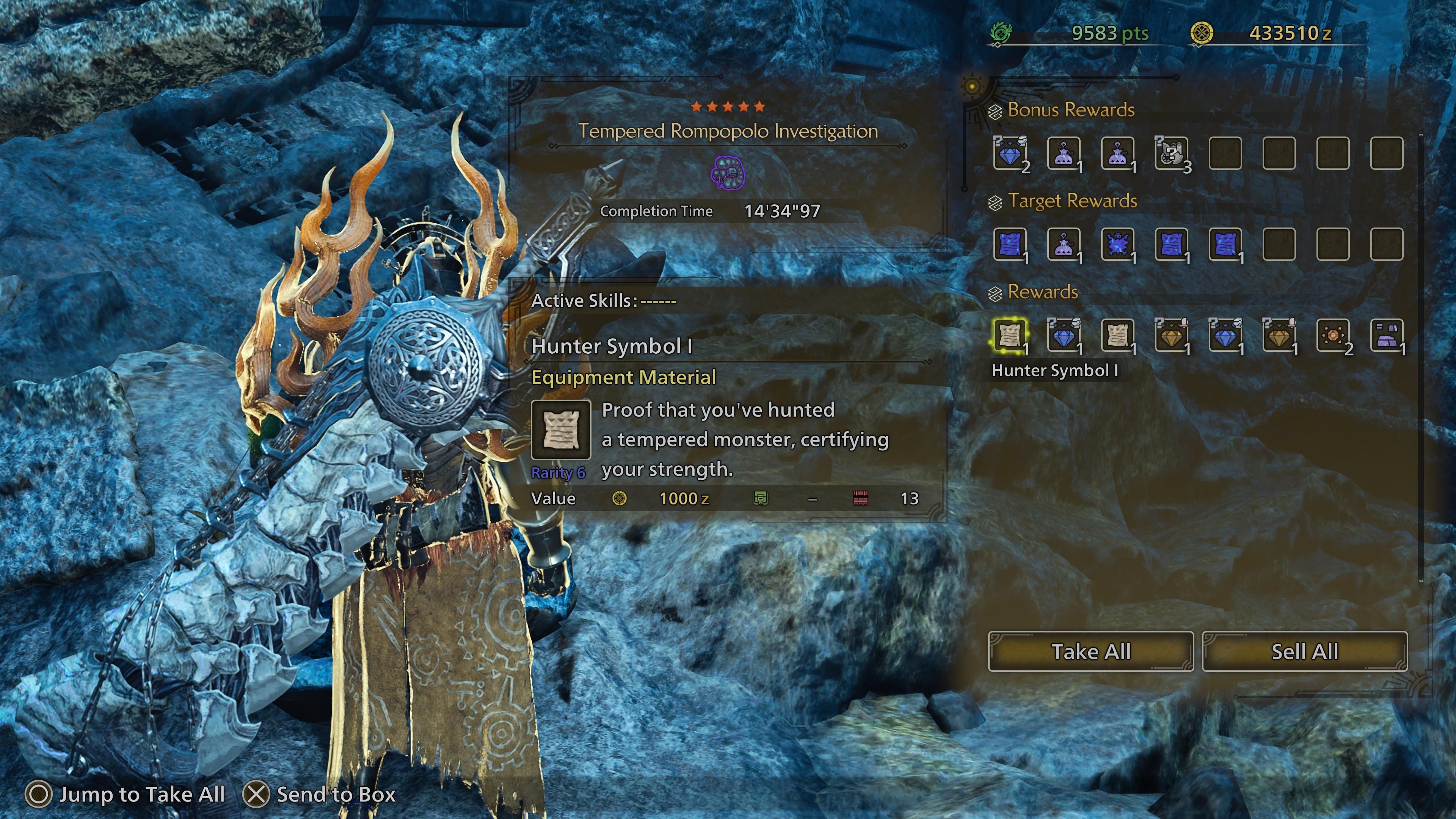Viewport: 1456px width, 819px height.
Task: Choose the gray mystery relic with count 3
Action: pyautogui.click(x=1171, y=153)
